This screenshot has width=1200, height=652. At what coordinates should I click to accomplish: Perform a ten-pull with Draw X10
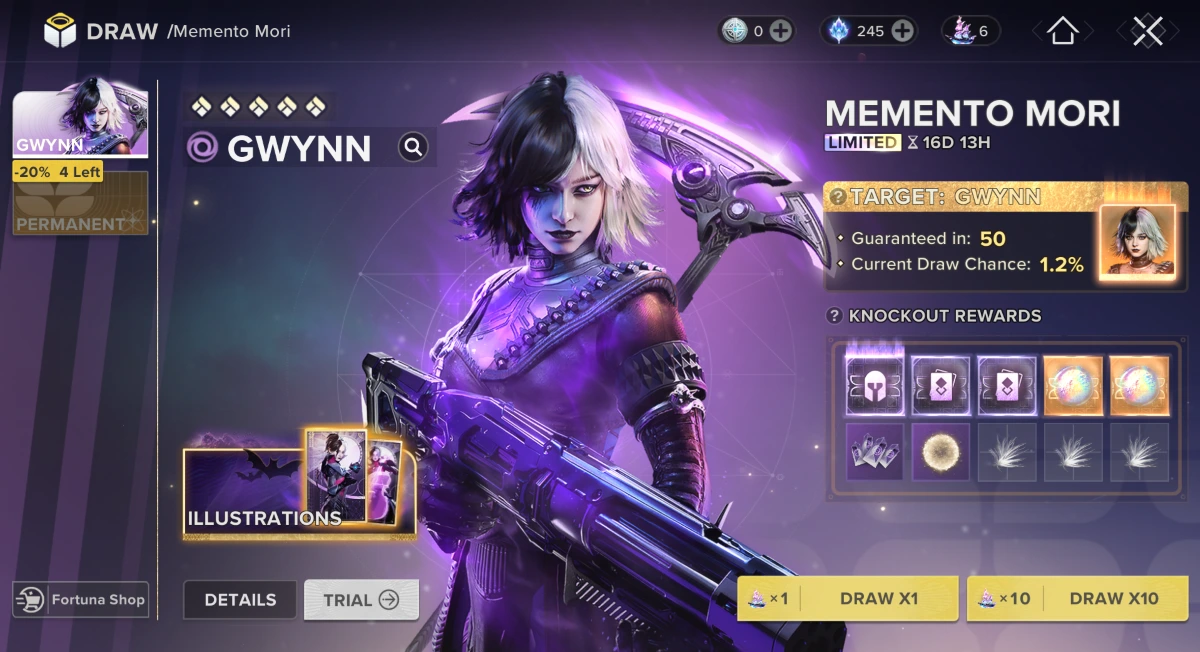[x=1077, y=599]
